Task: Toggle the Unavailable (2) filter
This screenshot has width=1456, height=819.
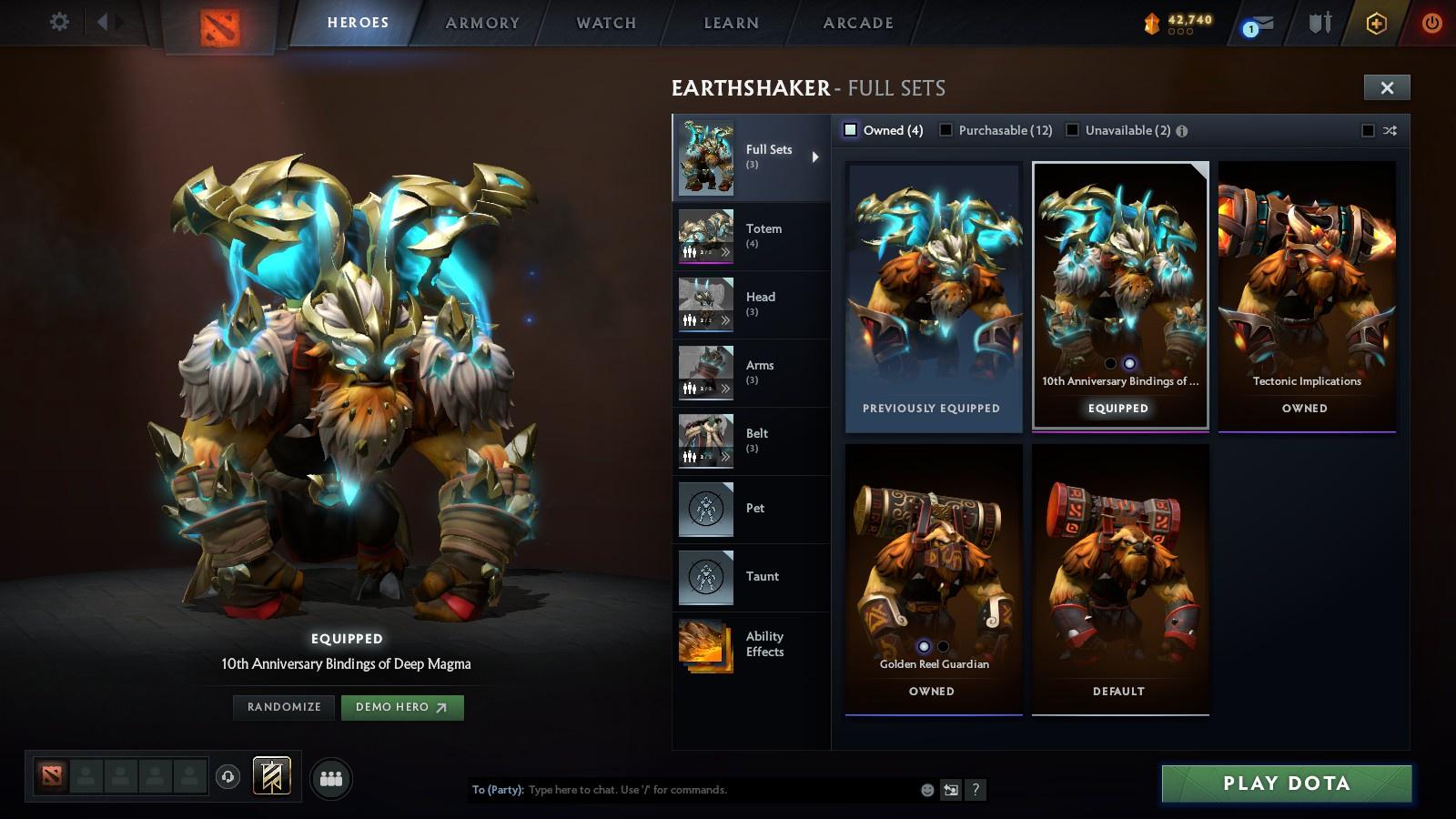Action: 1071,130
